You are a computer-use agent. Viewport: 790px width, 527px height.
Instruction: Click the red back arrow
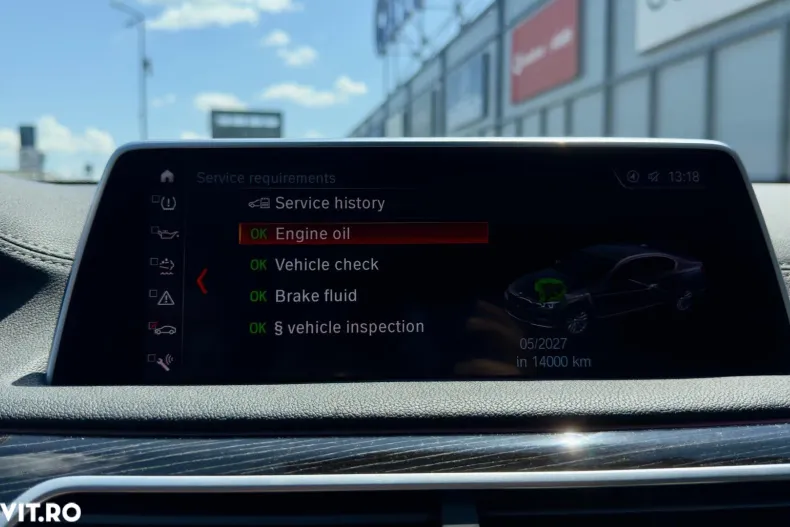coord(202,281)
